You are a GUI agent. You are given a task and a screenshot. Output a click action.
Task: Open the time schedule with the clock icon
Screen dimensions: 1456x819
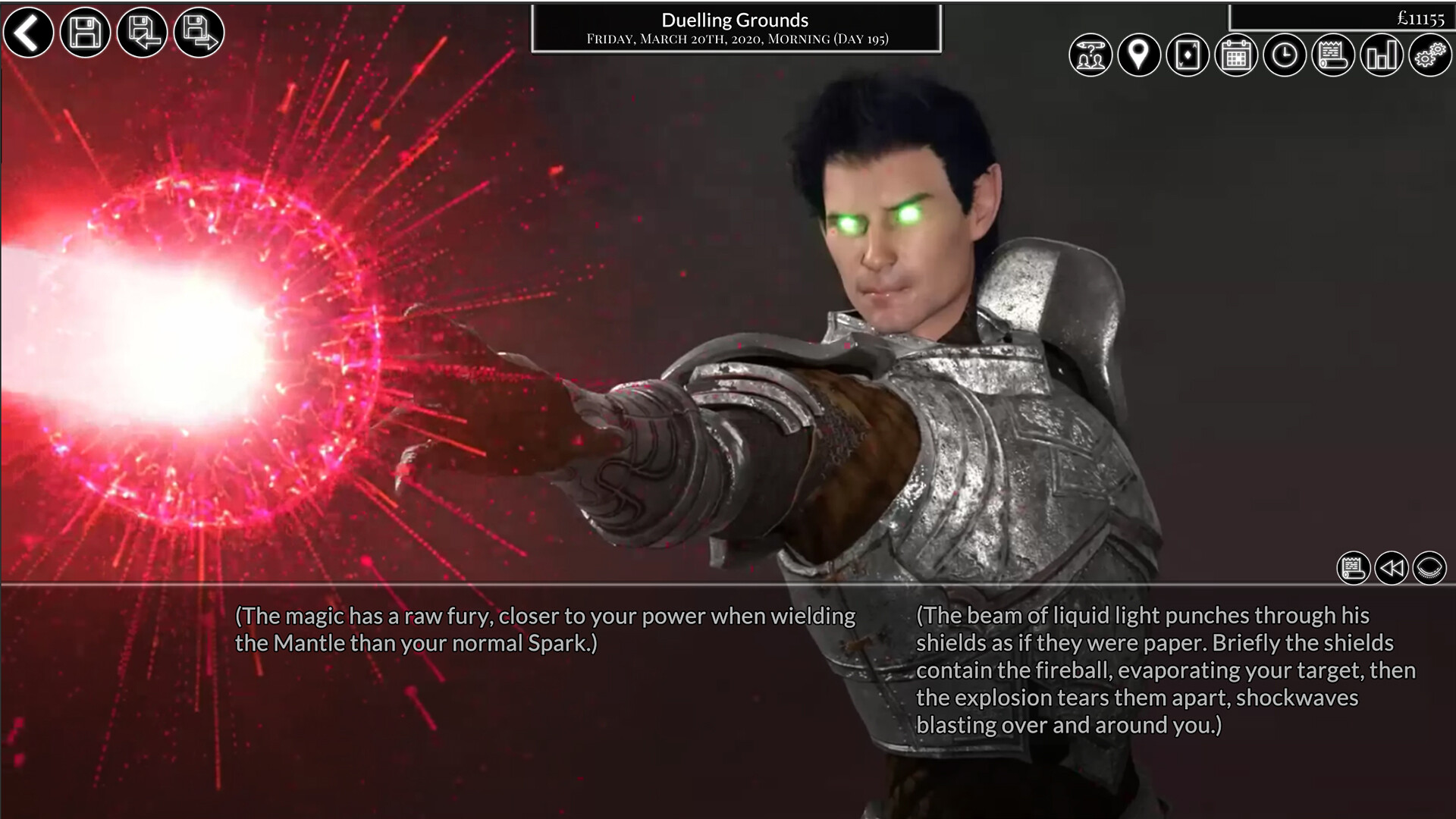point(1284,55)
